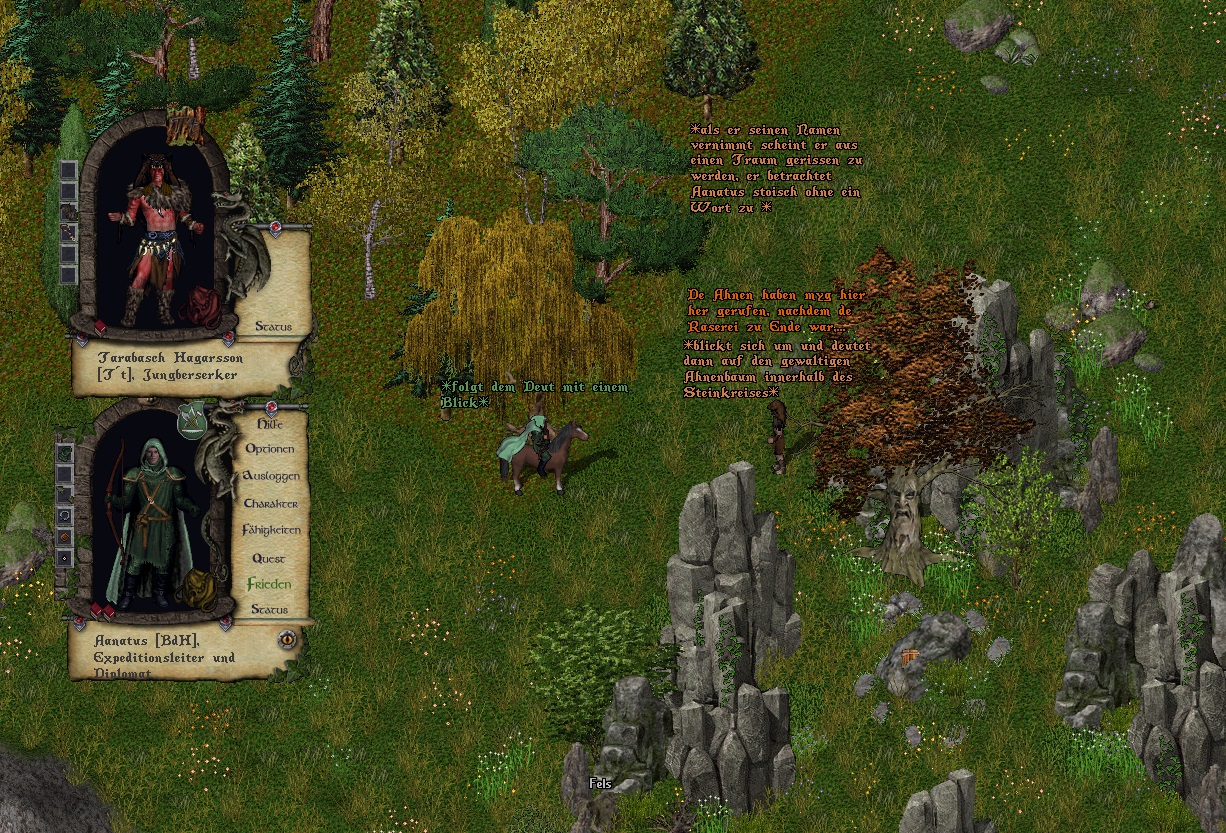Open the red book on Tarabasch's paperdoll

(100, 327)
